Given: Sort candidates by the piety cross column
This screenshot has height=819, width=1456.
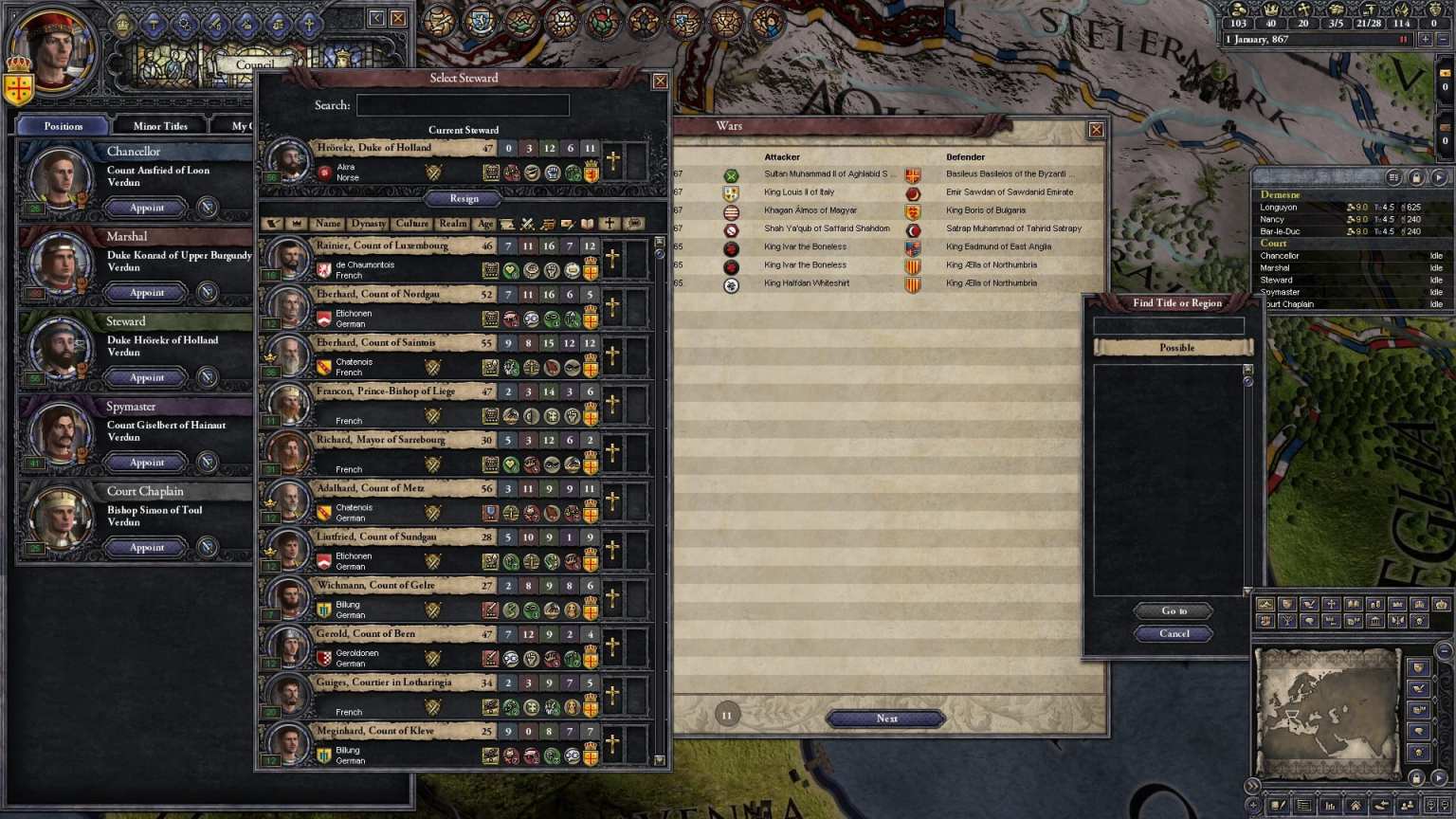Looking at the screenshot, I should tap(608, 224).
